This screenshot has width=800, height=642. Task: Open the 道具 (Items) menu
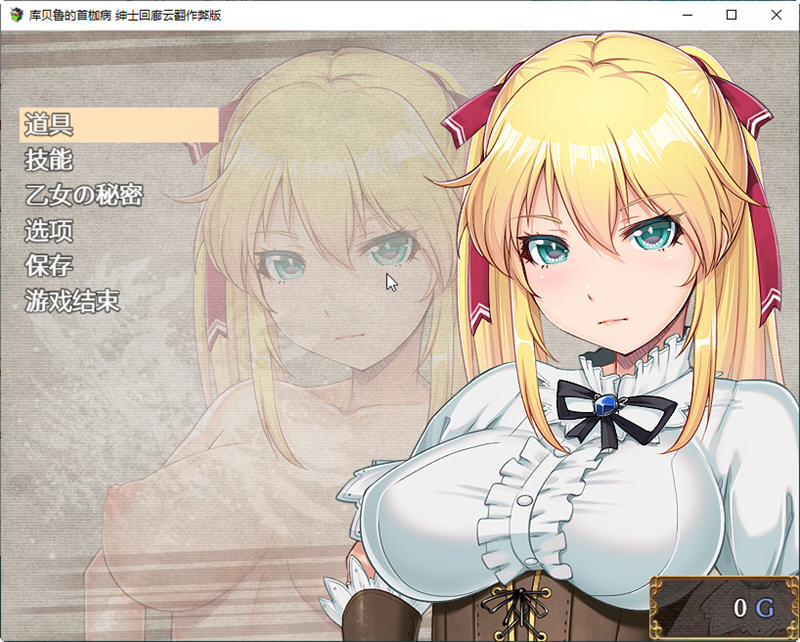pos(49,125)
